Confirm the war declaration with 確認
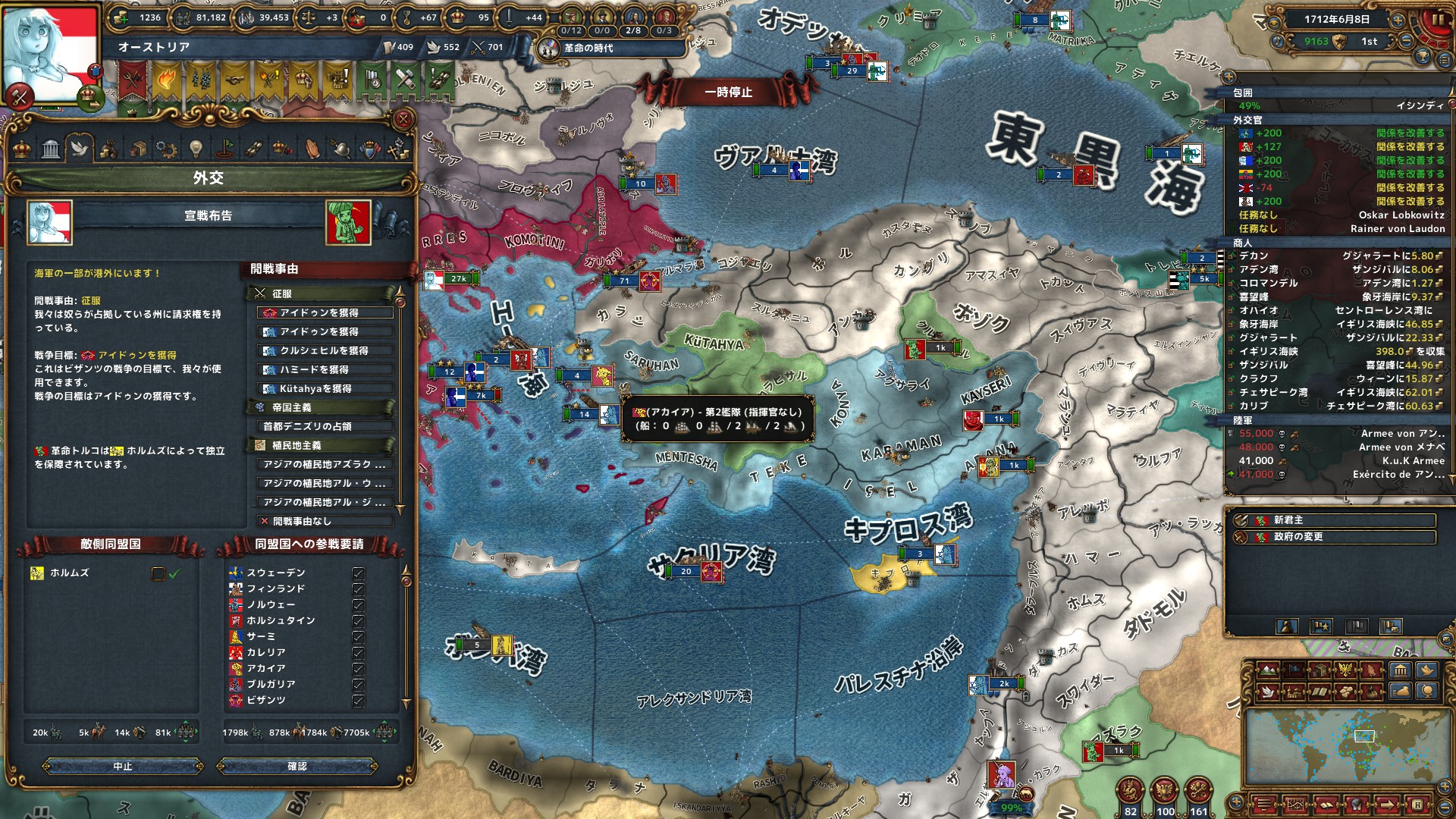 click(x=297, y=767)
